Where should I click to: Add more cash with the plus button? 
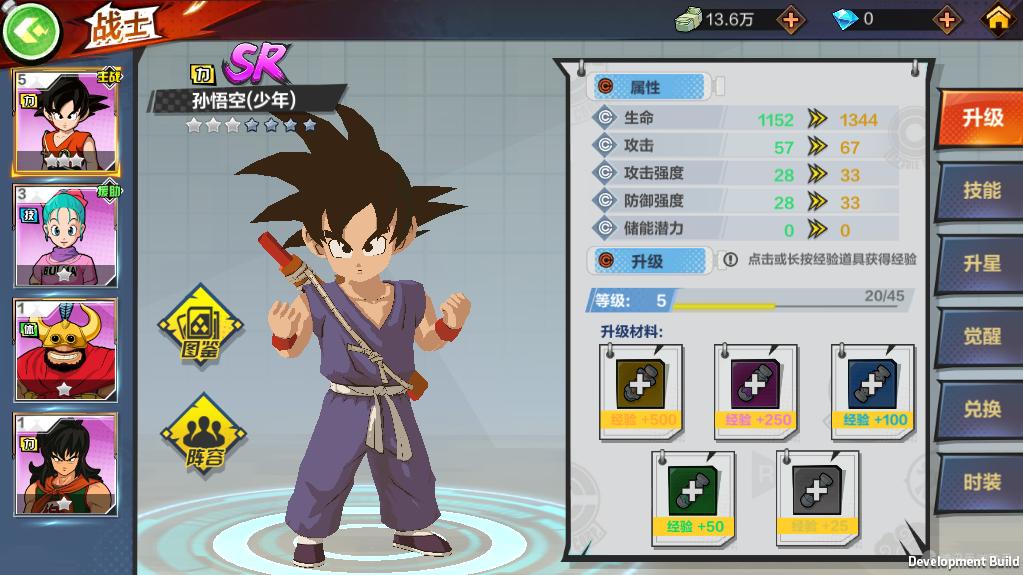click(790, 19)
